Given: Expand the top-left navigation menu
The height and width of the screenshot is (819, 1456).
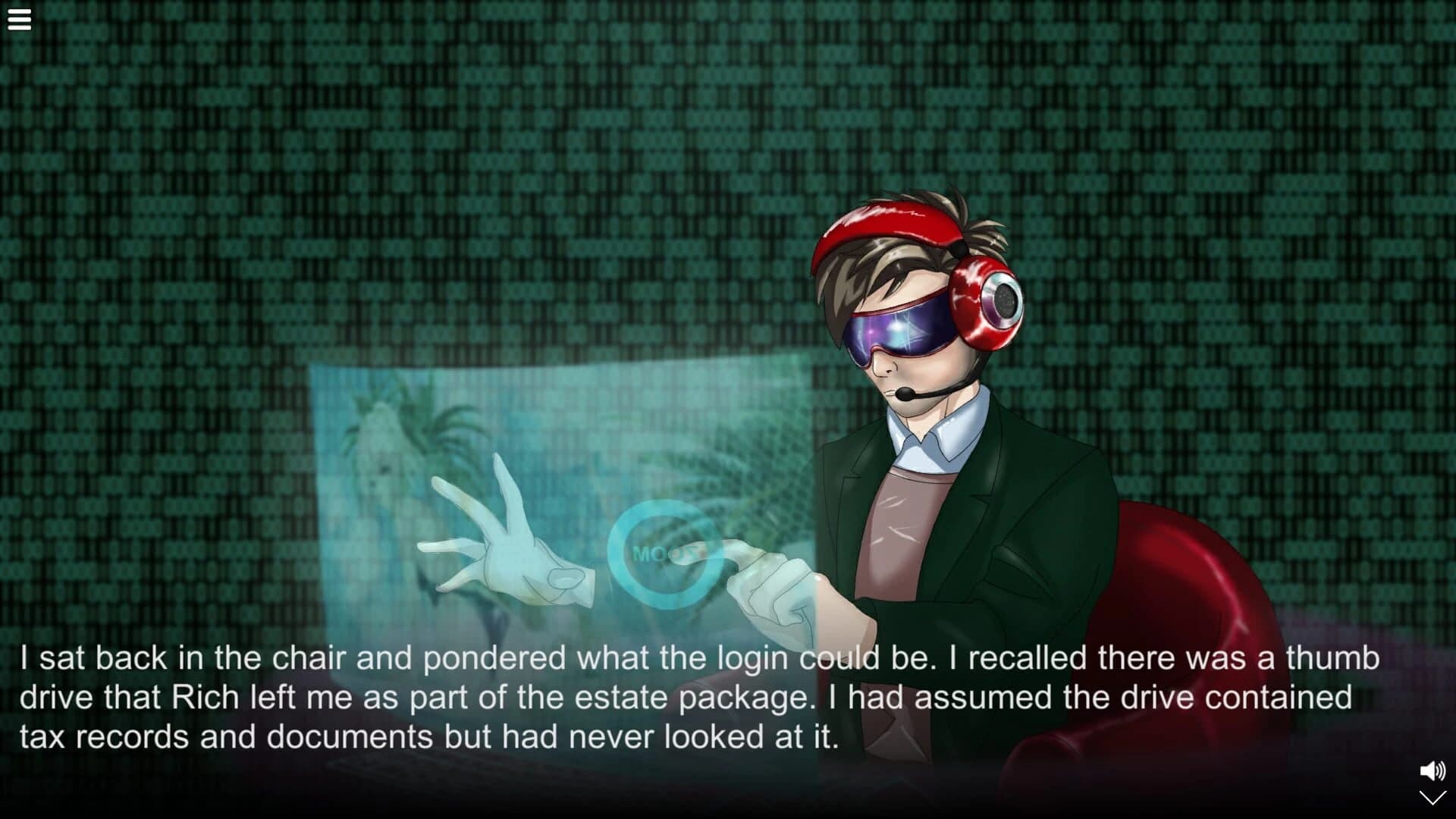Looking at the screenshot, I should pyautogui.click(x=18, y=19).
